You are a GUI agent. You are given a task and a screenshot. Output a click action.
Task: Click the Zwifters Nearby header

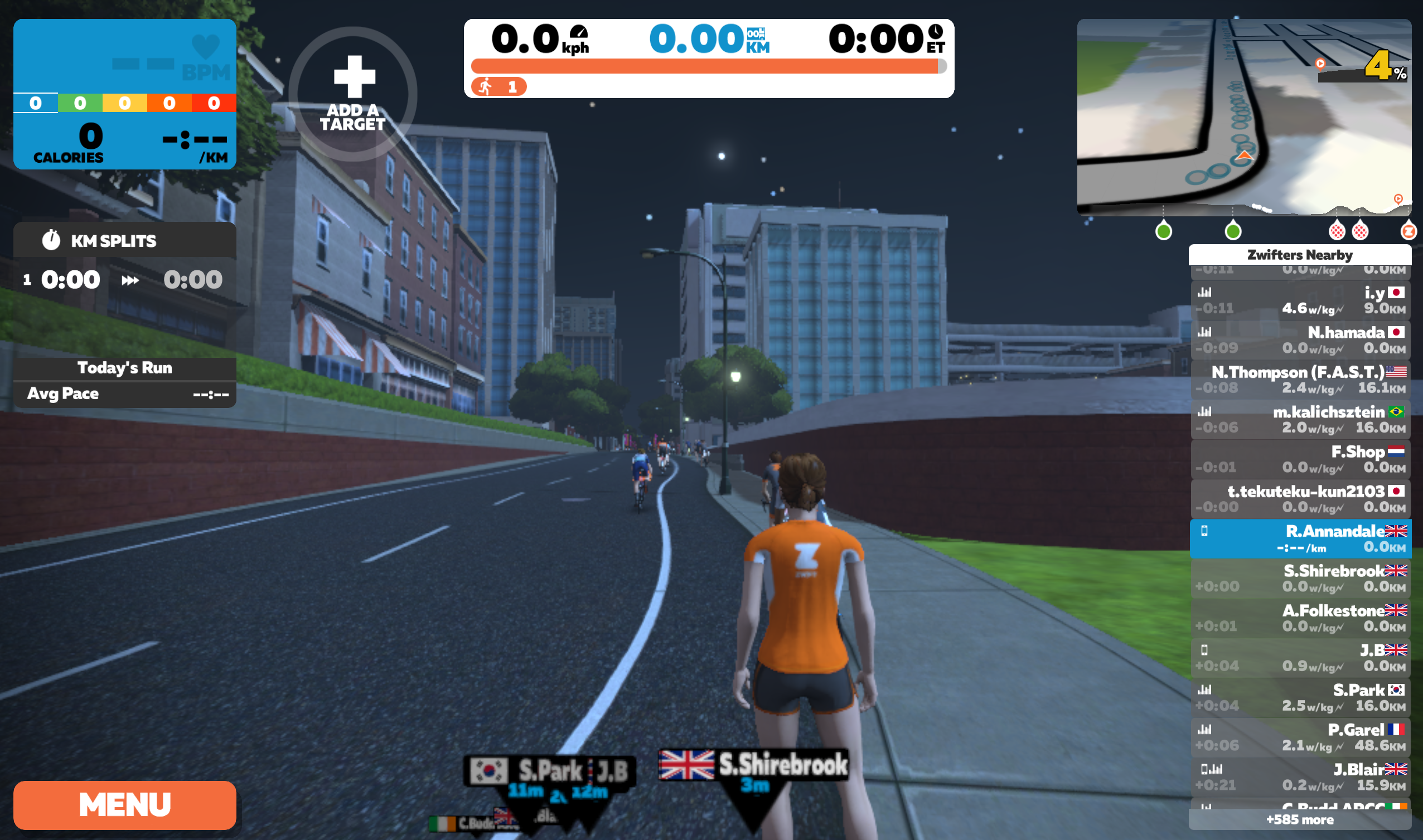[x=1300, y=255]
